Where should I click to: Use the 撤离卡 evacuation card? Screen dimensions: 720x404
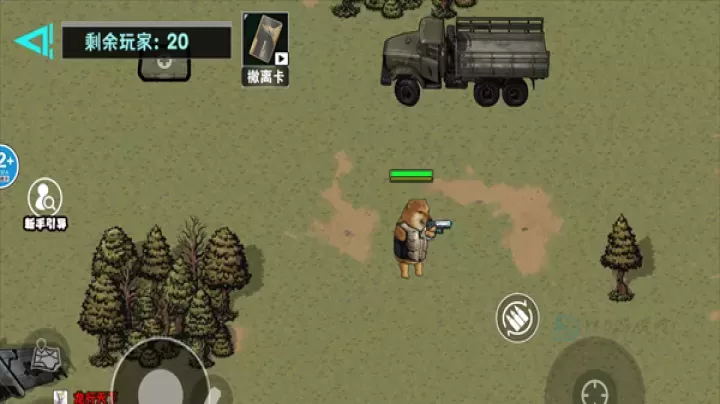point(265,47)
